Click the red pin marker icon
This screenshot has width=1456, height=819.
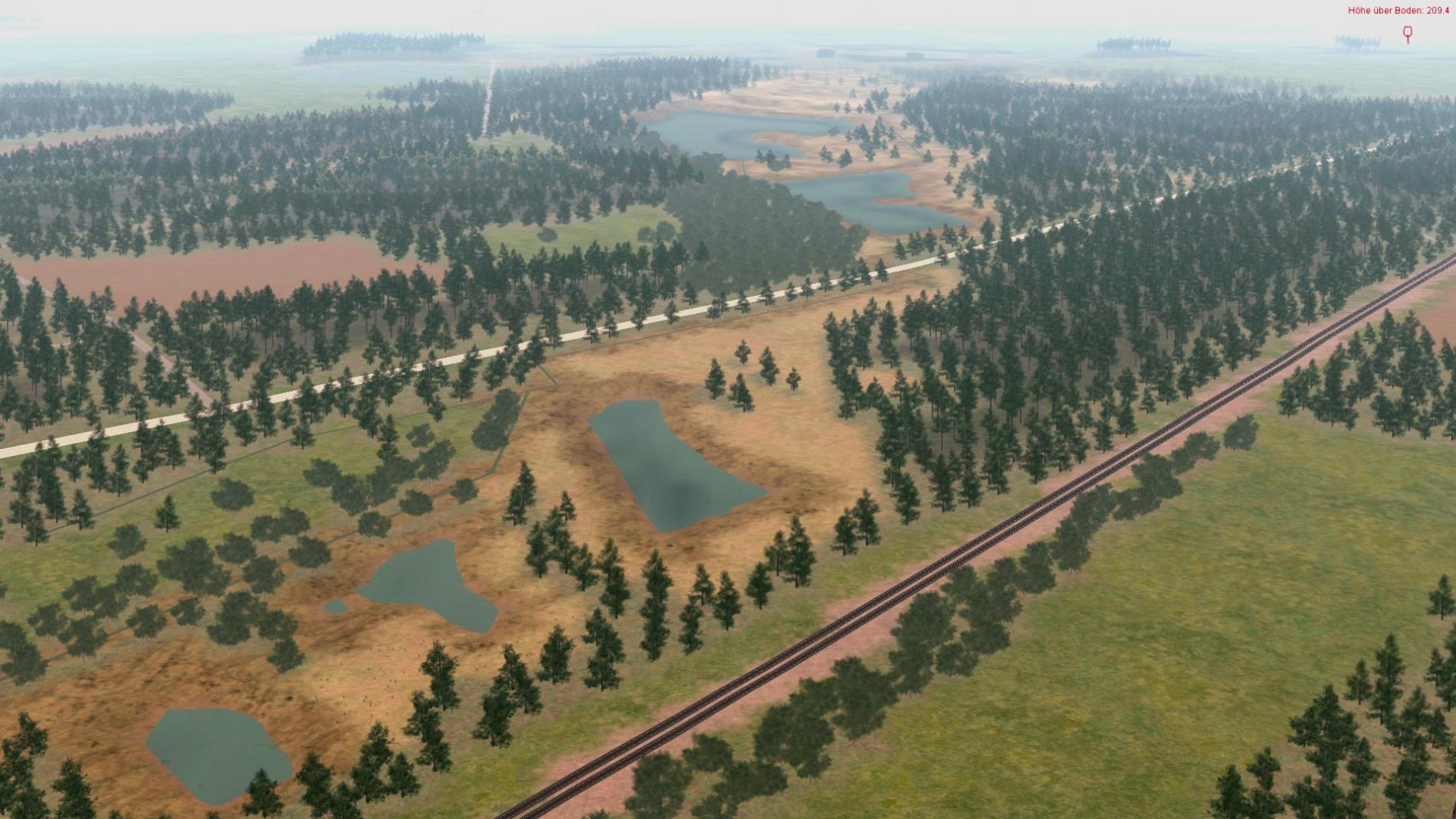1408,34
